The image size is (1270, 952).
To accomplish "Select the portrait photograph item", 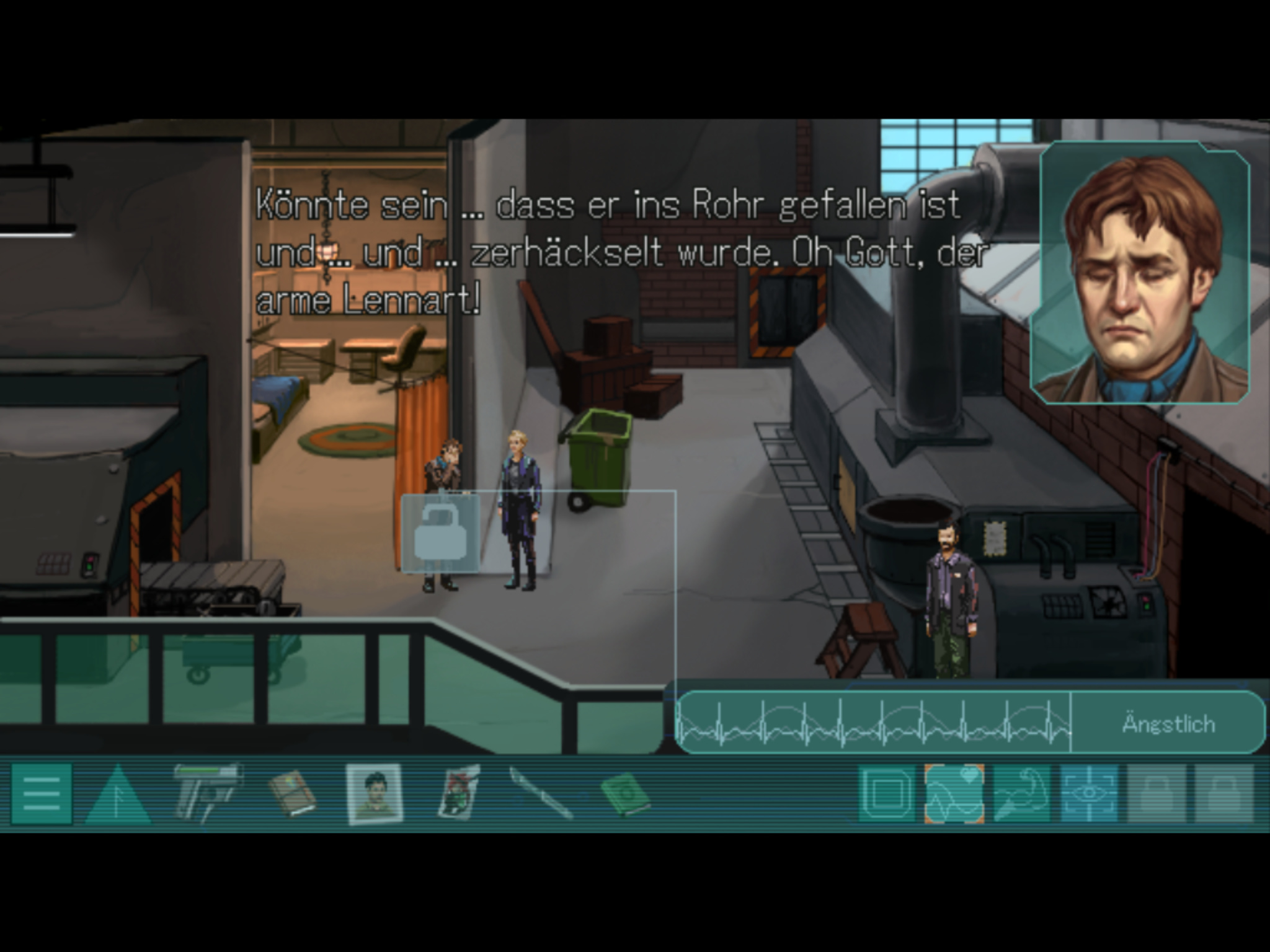I will click(x=374, y=794).
